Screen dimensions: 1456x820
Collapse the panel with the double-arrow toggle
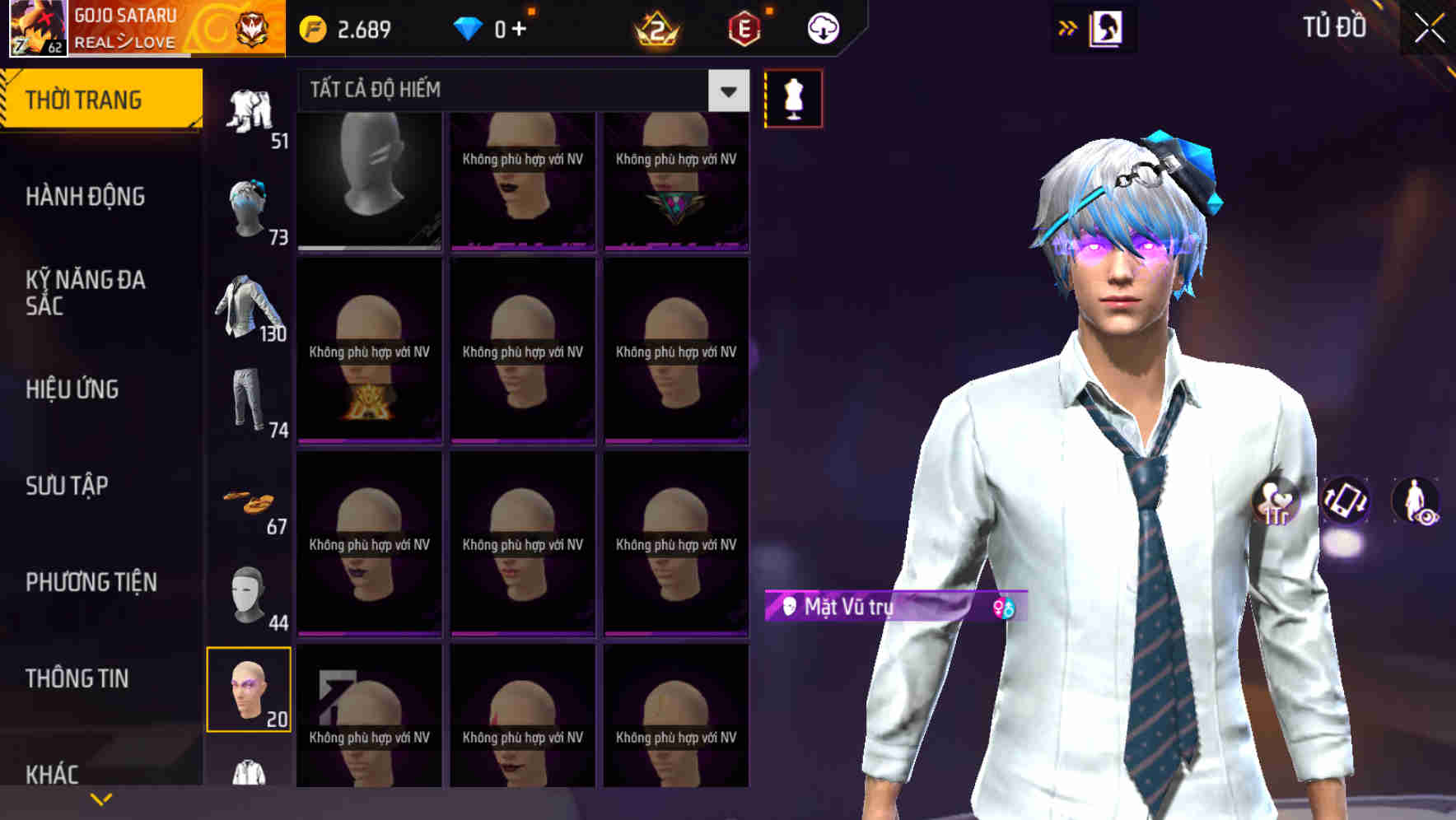pyautogui.click(x=1066, y=27)
